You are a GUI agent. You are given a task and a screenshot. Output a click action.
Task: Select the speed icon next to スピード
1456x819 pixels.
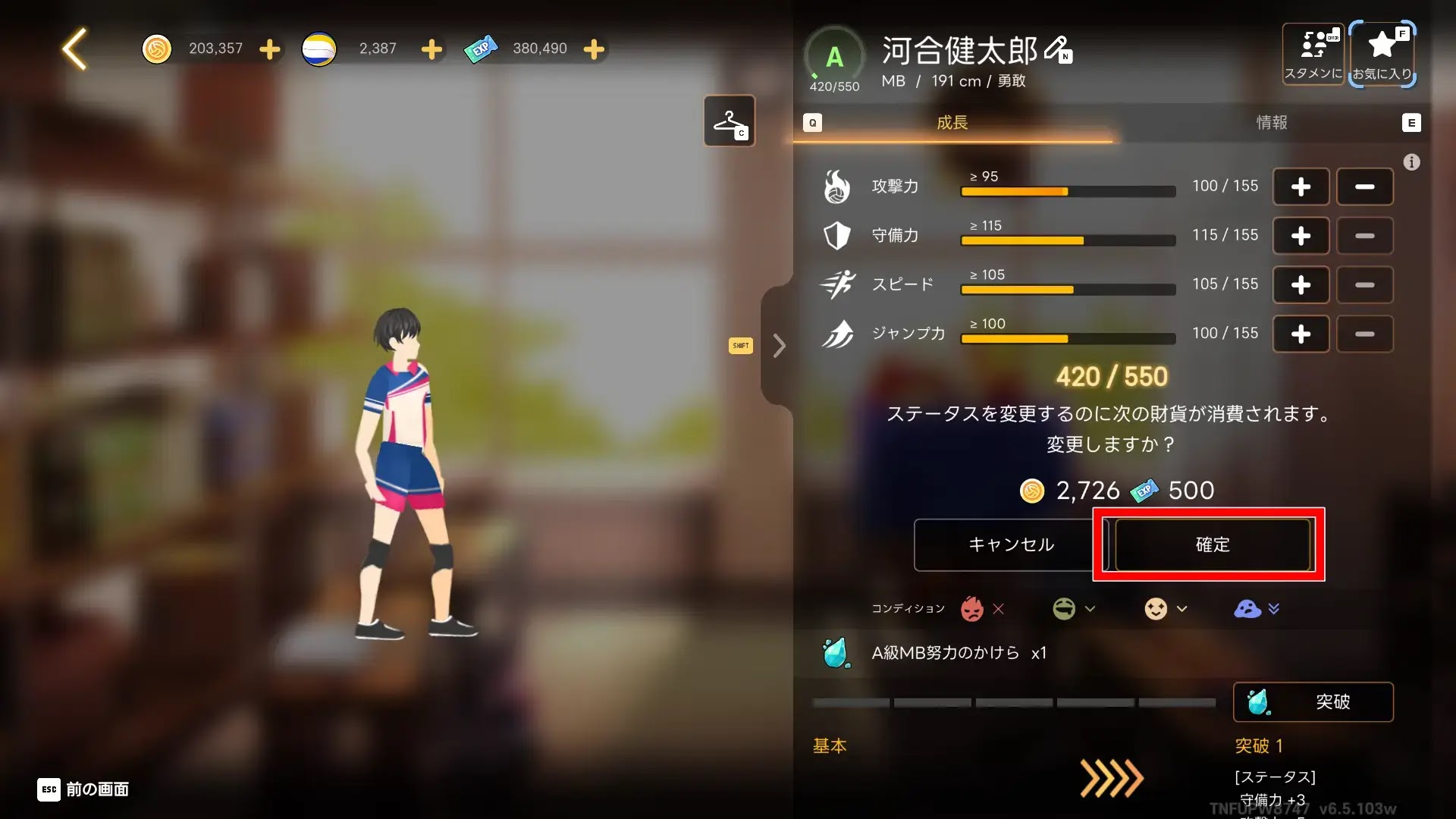tap(836, 284)
